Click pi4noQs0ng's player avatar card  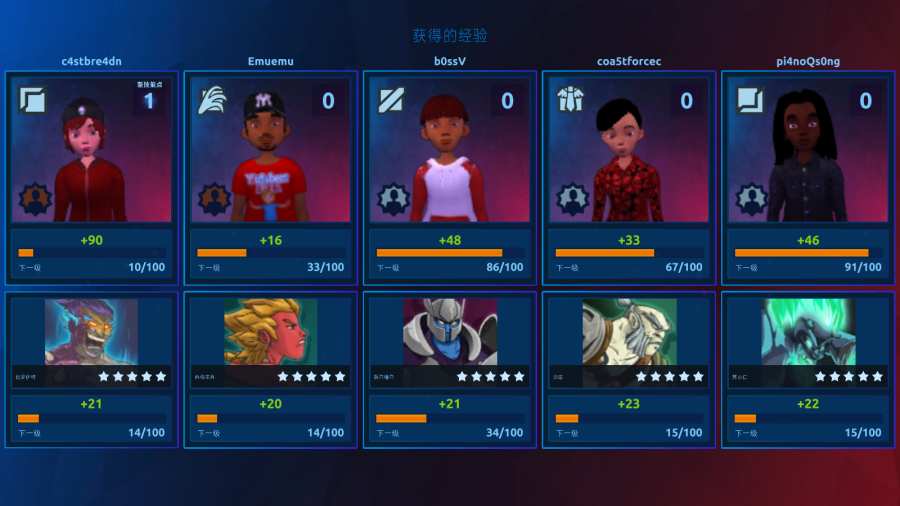tap(808, 150)
